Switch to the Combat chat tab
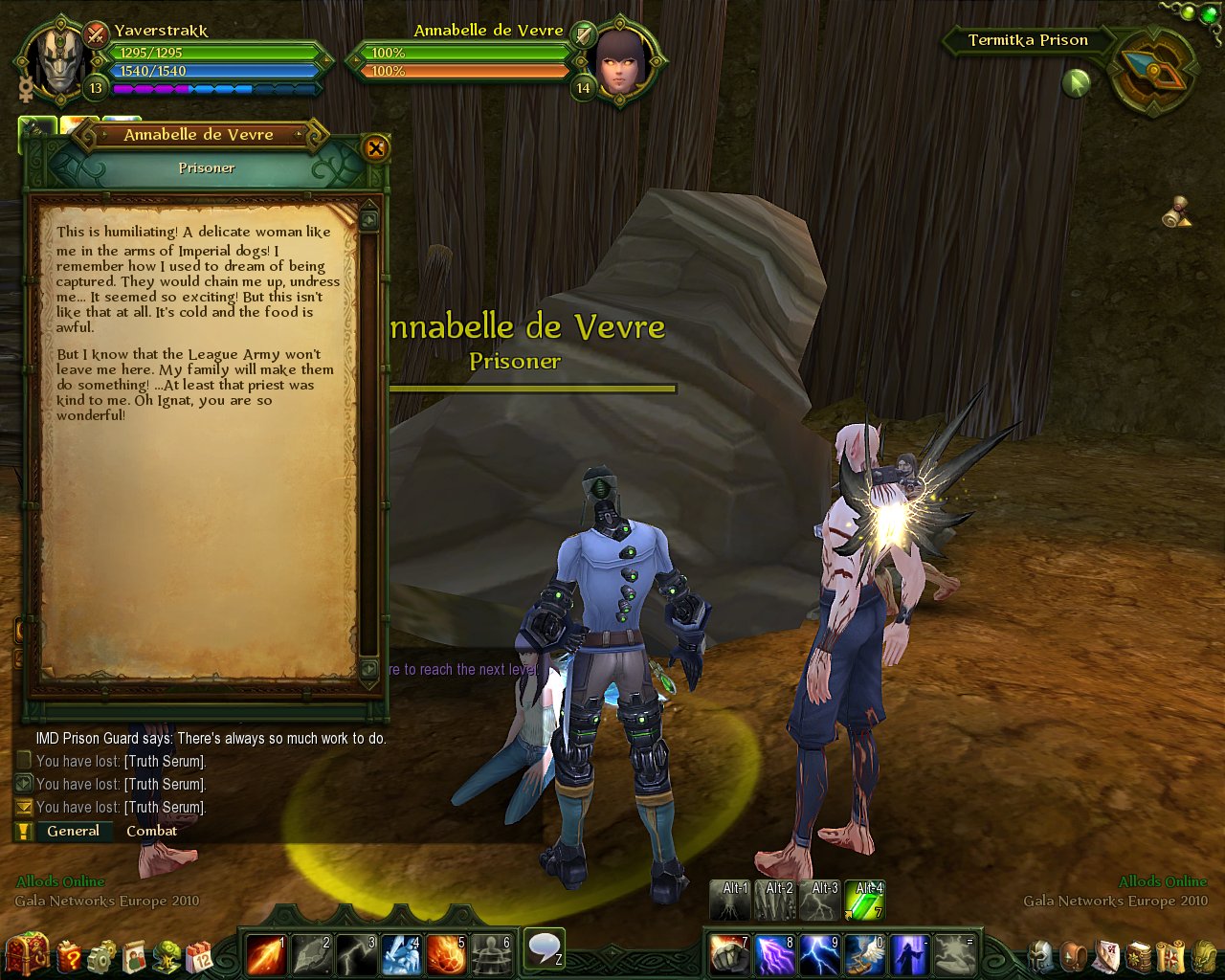The height and width of the screenshot is (980, 1225). [151, 831]
